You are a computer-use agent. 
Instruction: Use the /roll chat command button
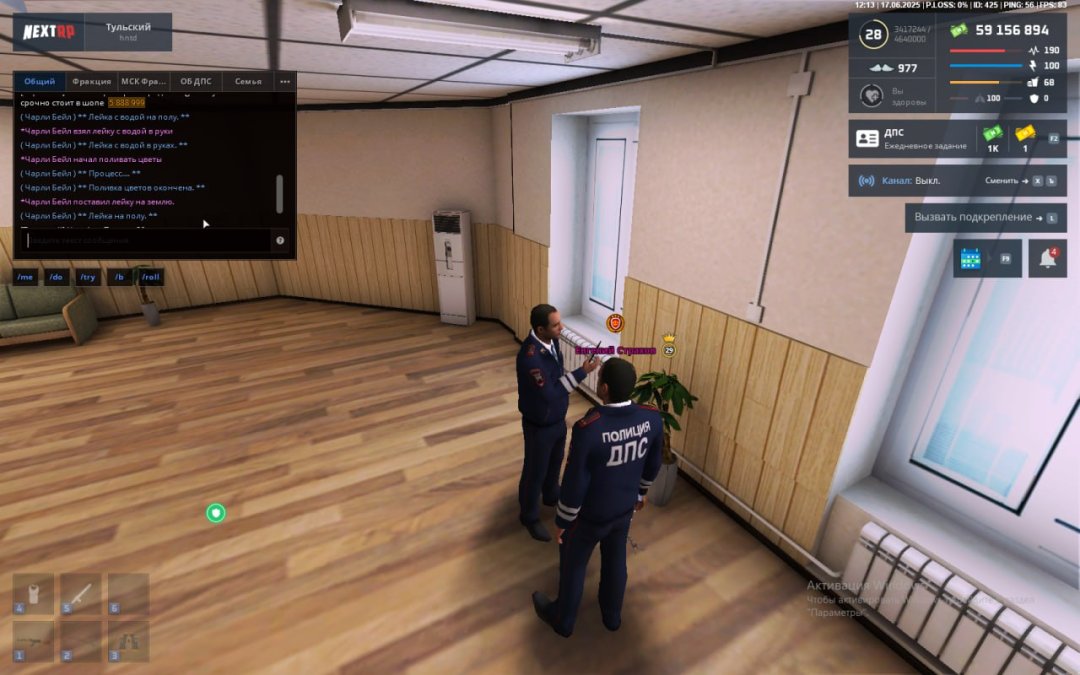(x=150, y=277)
